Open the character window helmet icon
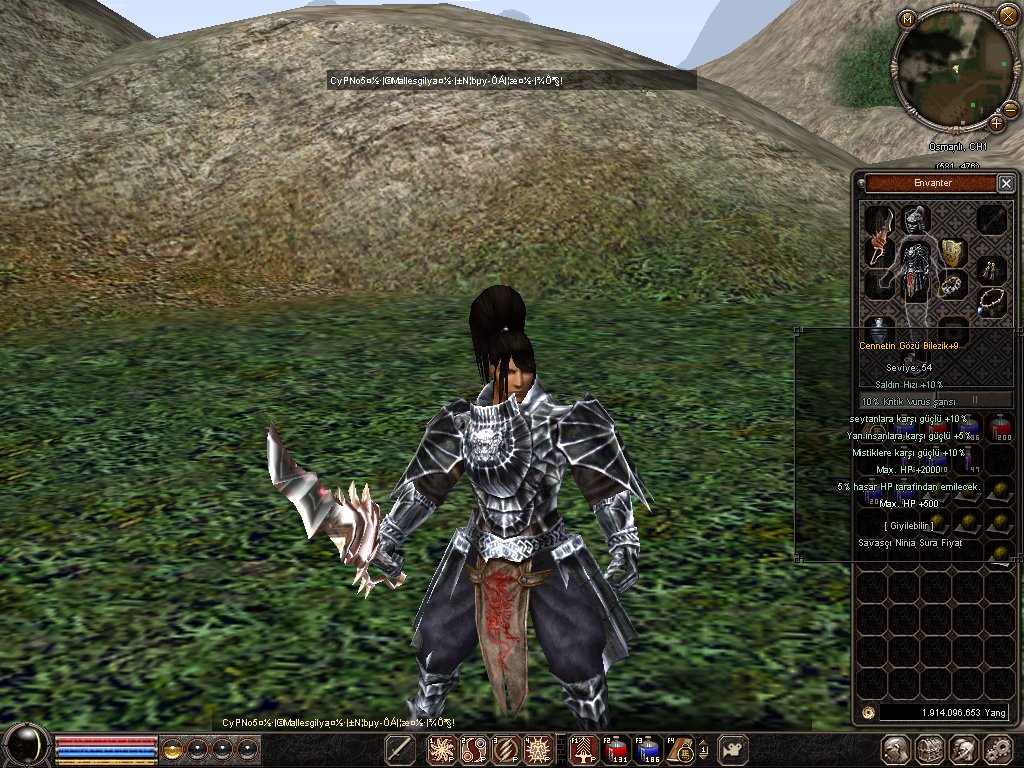1024x768 pixels. 896,749
